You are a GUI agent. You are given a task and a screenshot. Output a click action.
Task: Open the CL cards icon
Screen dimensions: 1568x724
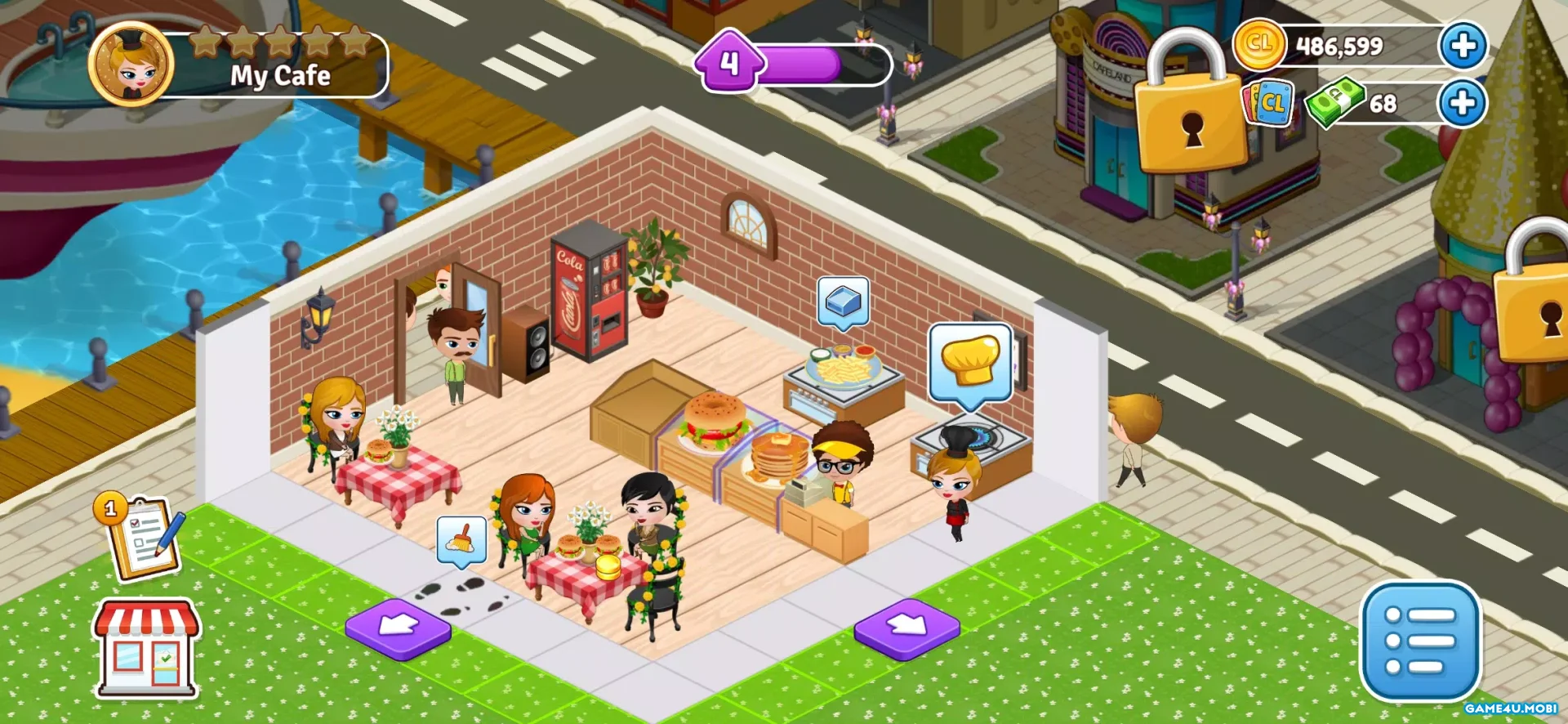click(1268, 104)
